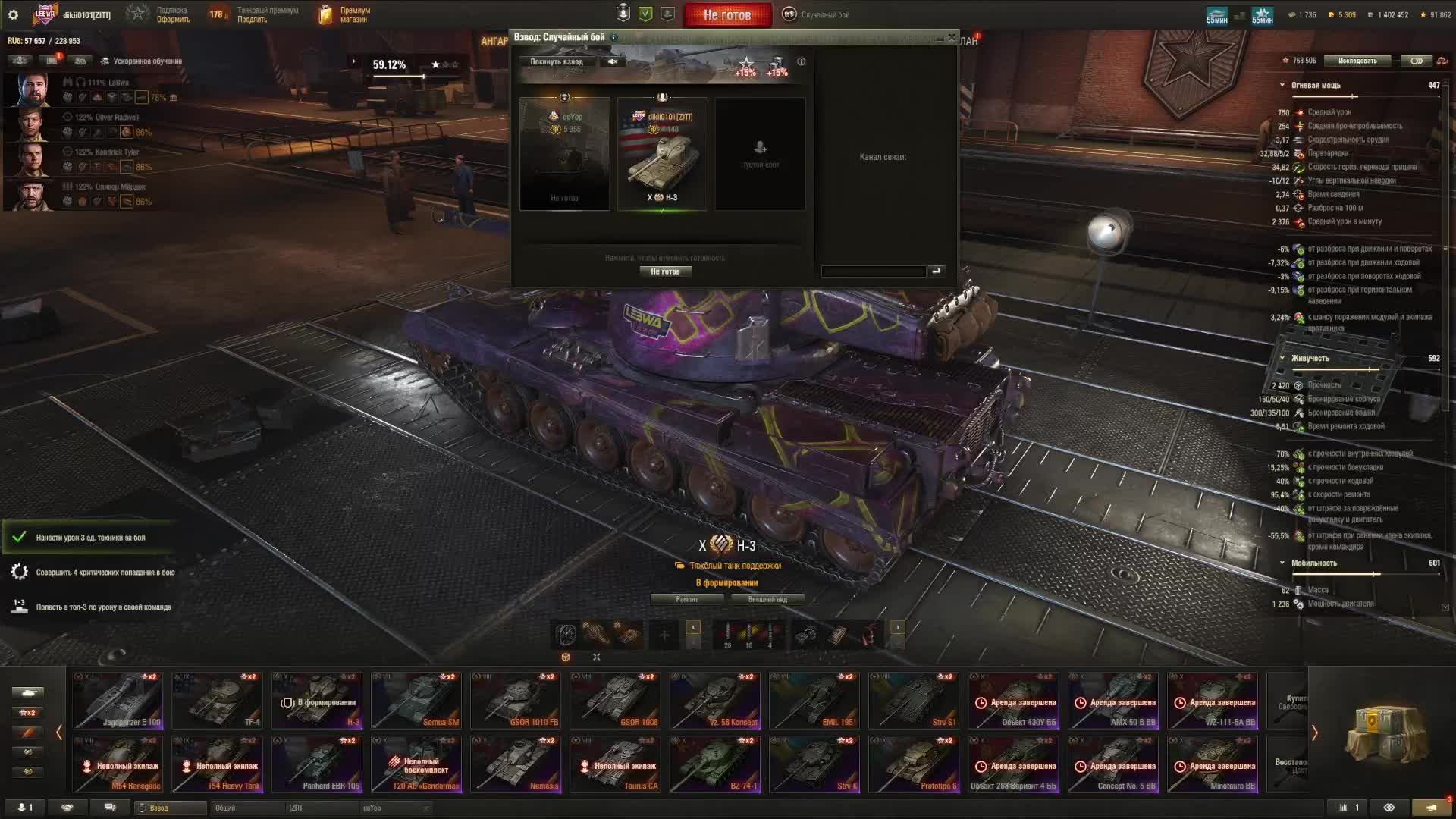Collapse the 'Огневая мощь' stats section
1456x819 pixels.
click(x=1282, y=86)
